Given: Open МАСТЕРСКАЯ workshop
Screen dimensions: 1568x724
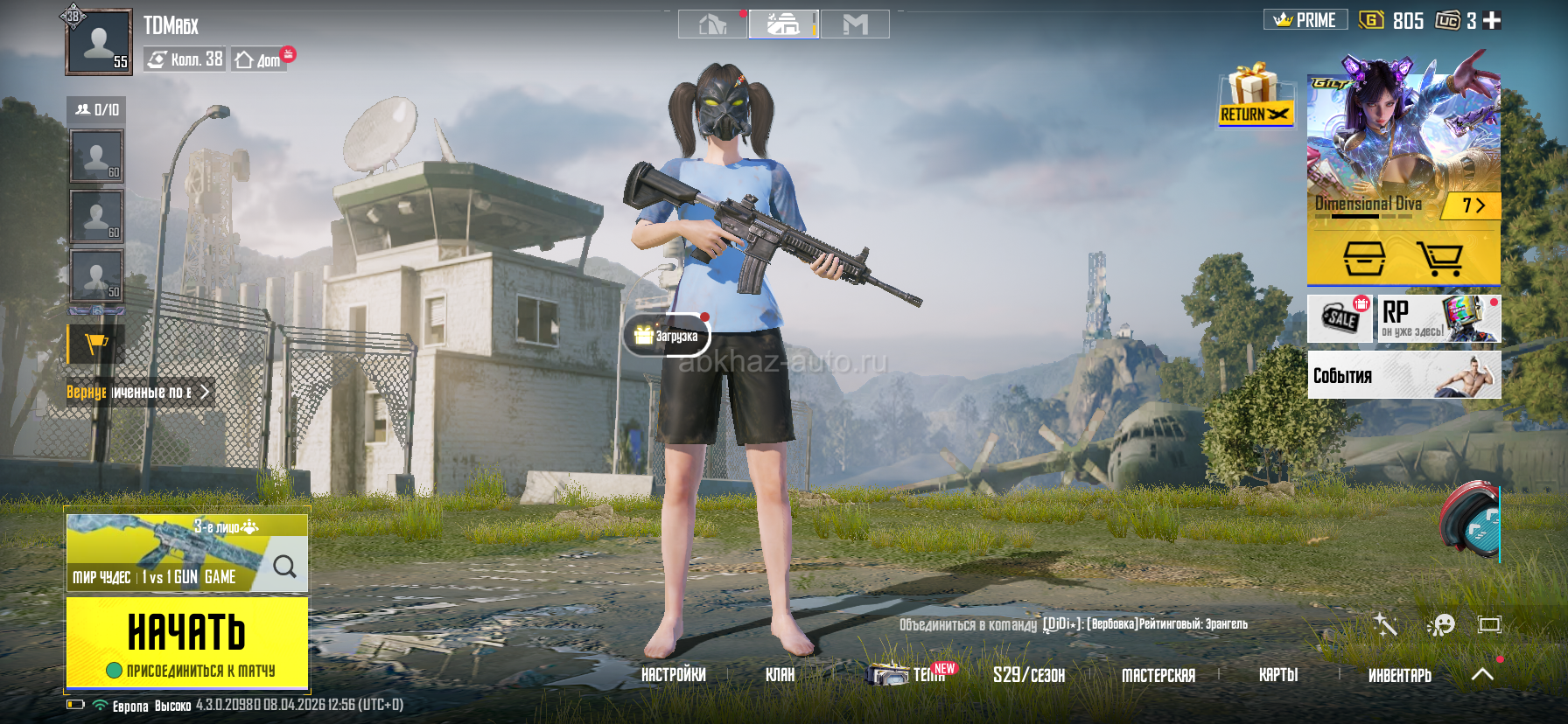Looking at the screenshot, I should pos(1158,675).
